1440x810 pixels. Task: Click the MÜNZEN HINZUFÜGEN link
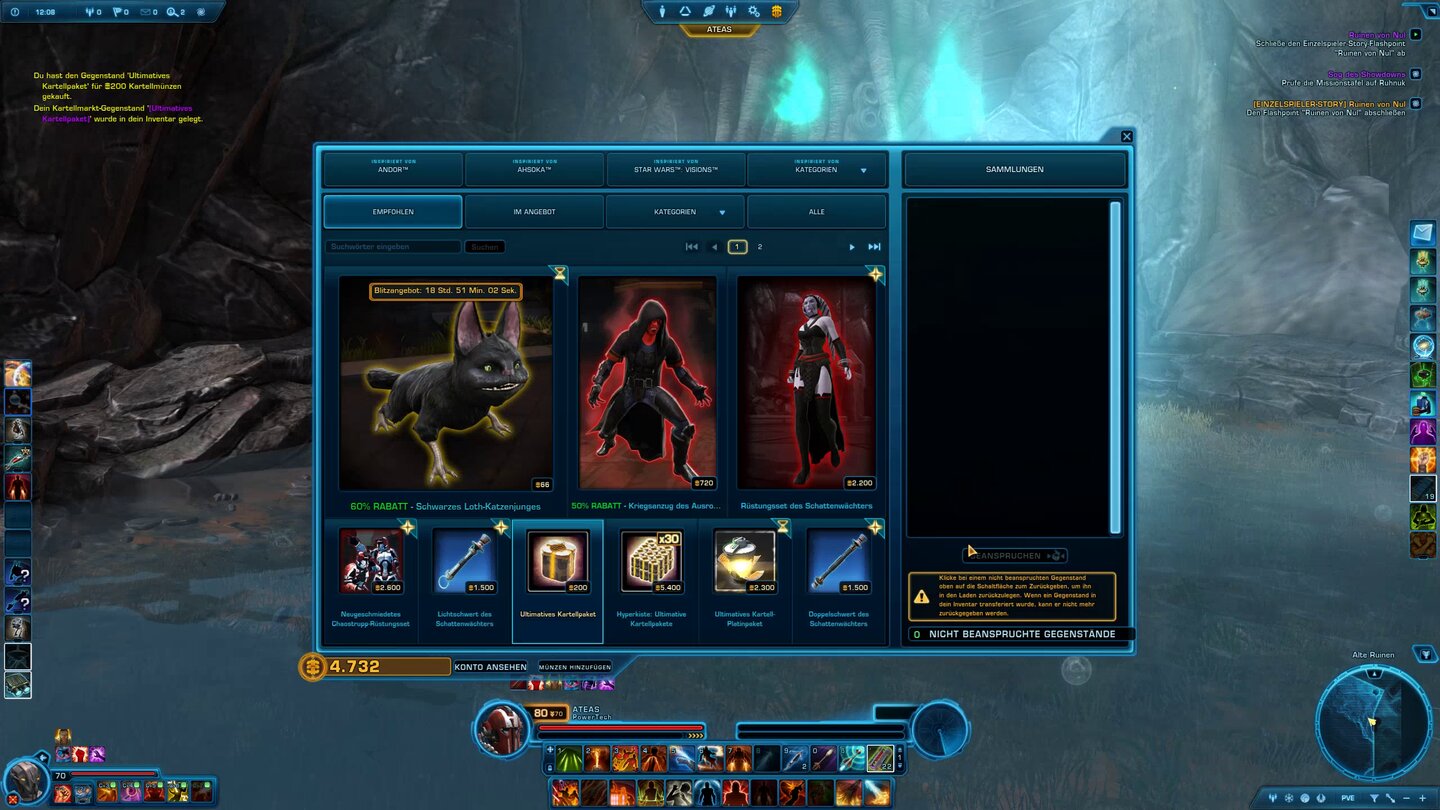pos(575,666)
